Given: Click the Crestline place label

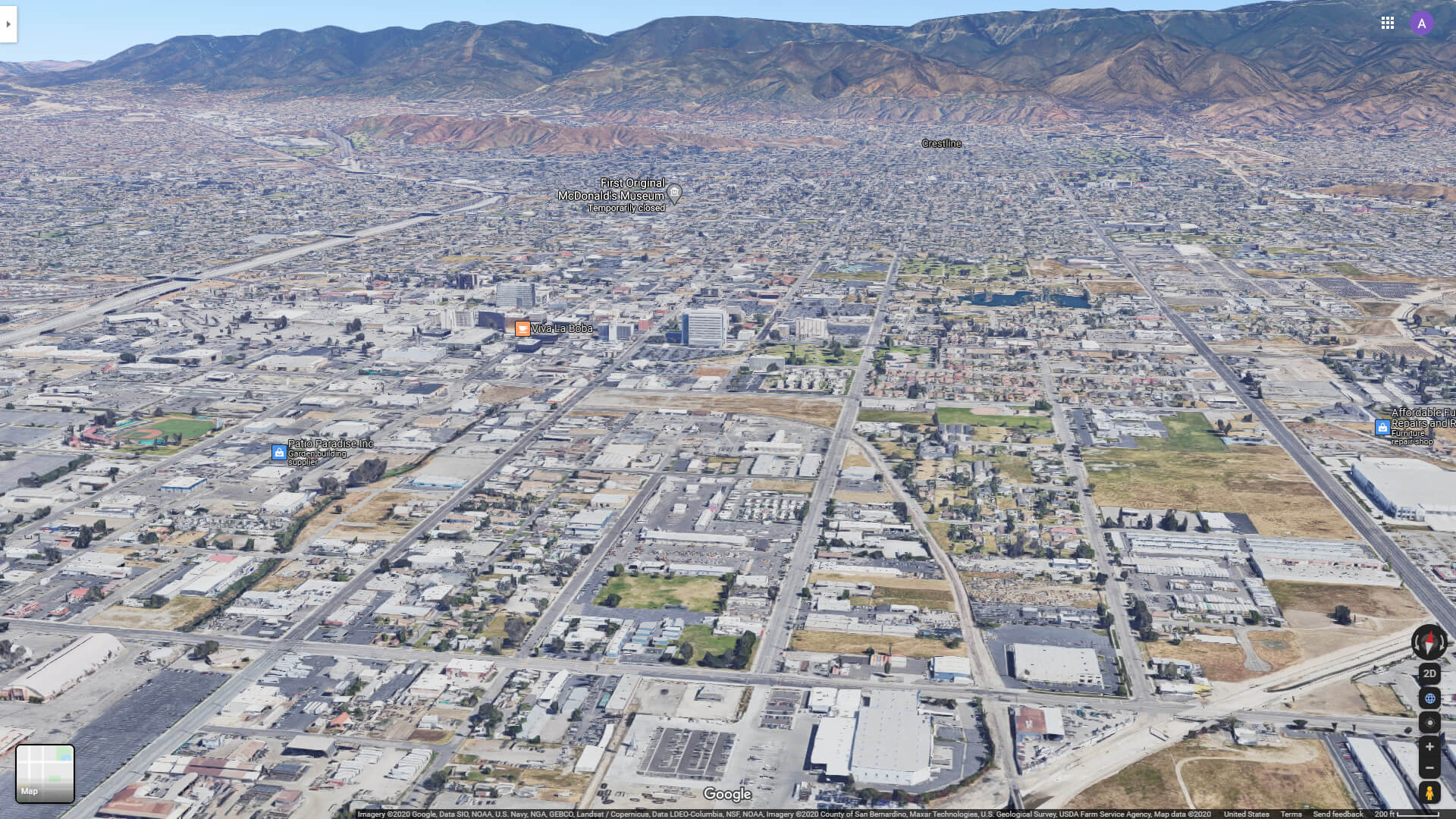Looking at the screenshot, I should pos(941,143).
